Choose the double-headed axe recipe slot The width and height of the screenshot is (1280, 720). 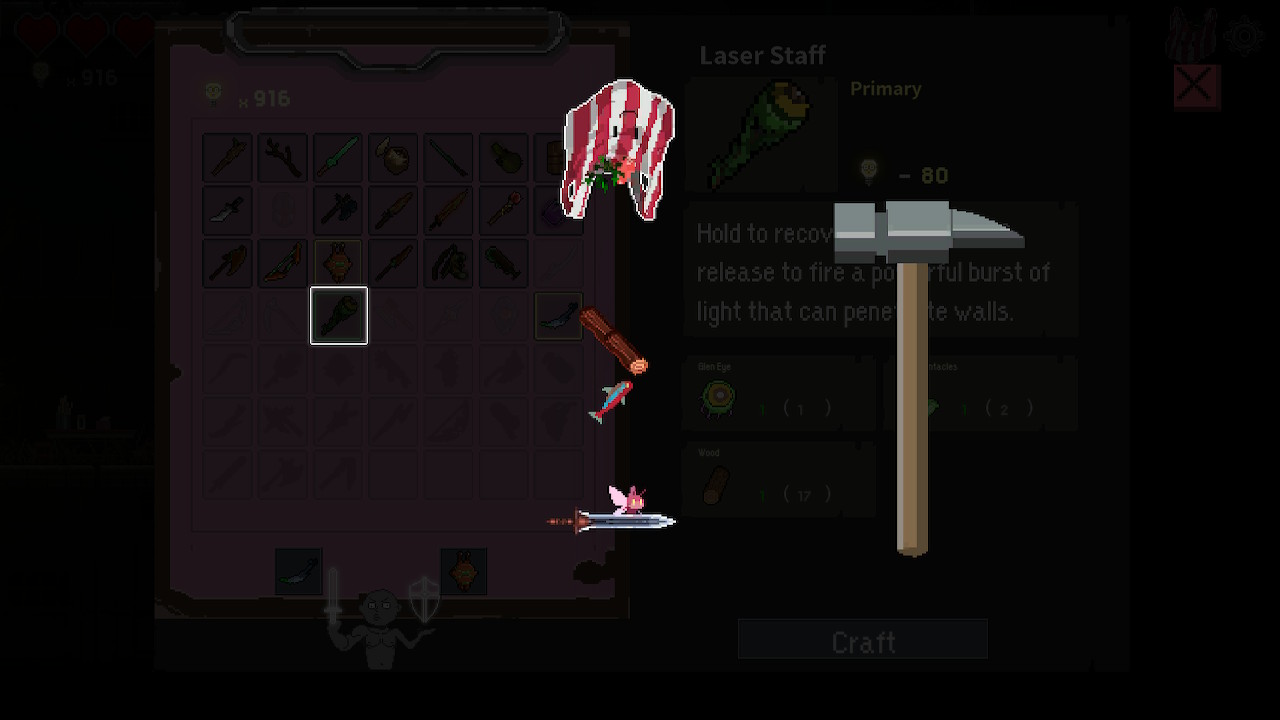pos(338,211)
